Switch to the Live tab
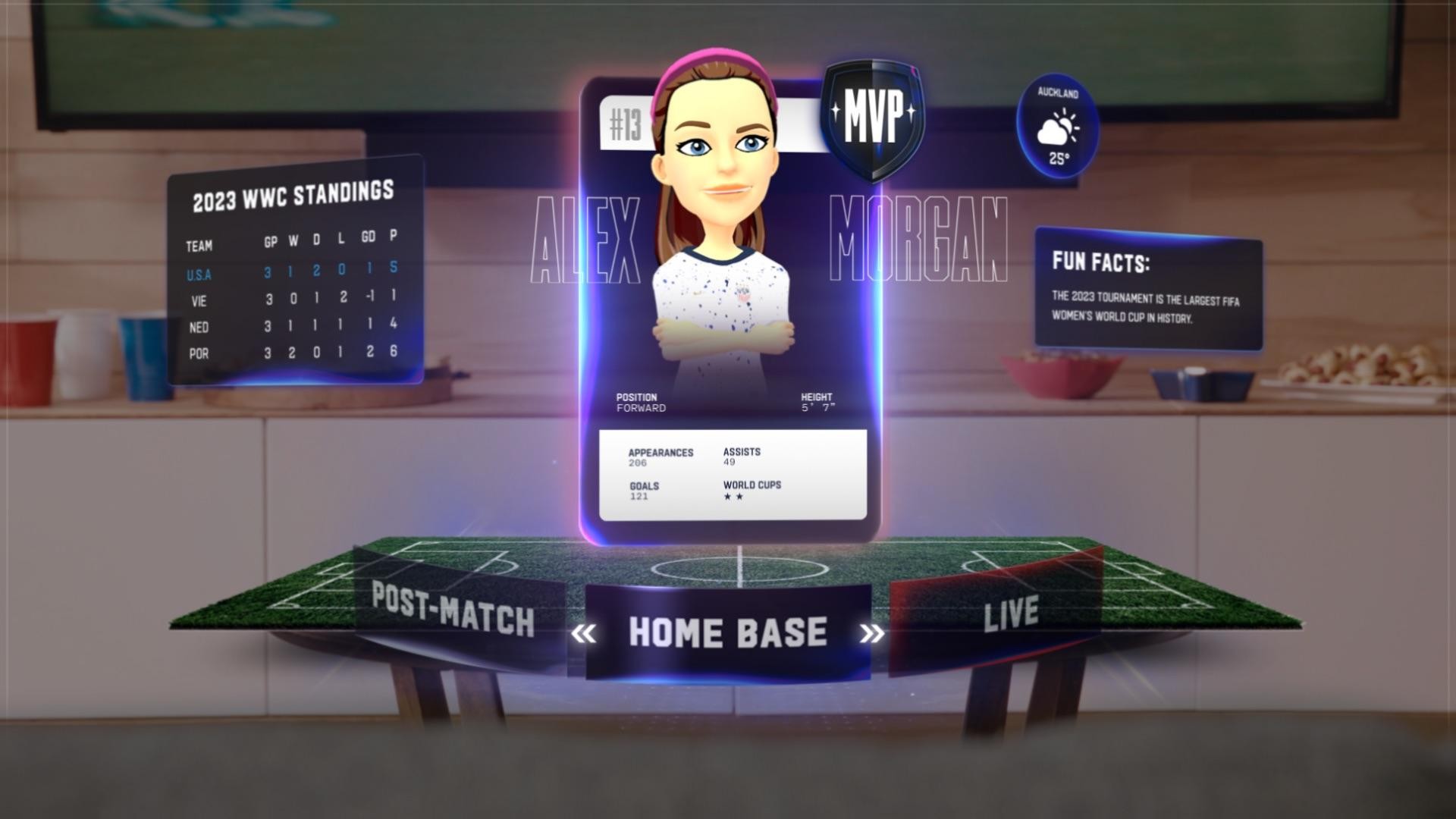1456x819 pixels. pos(1011,613)
